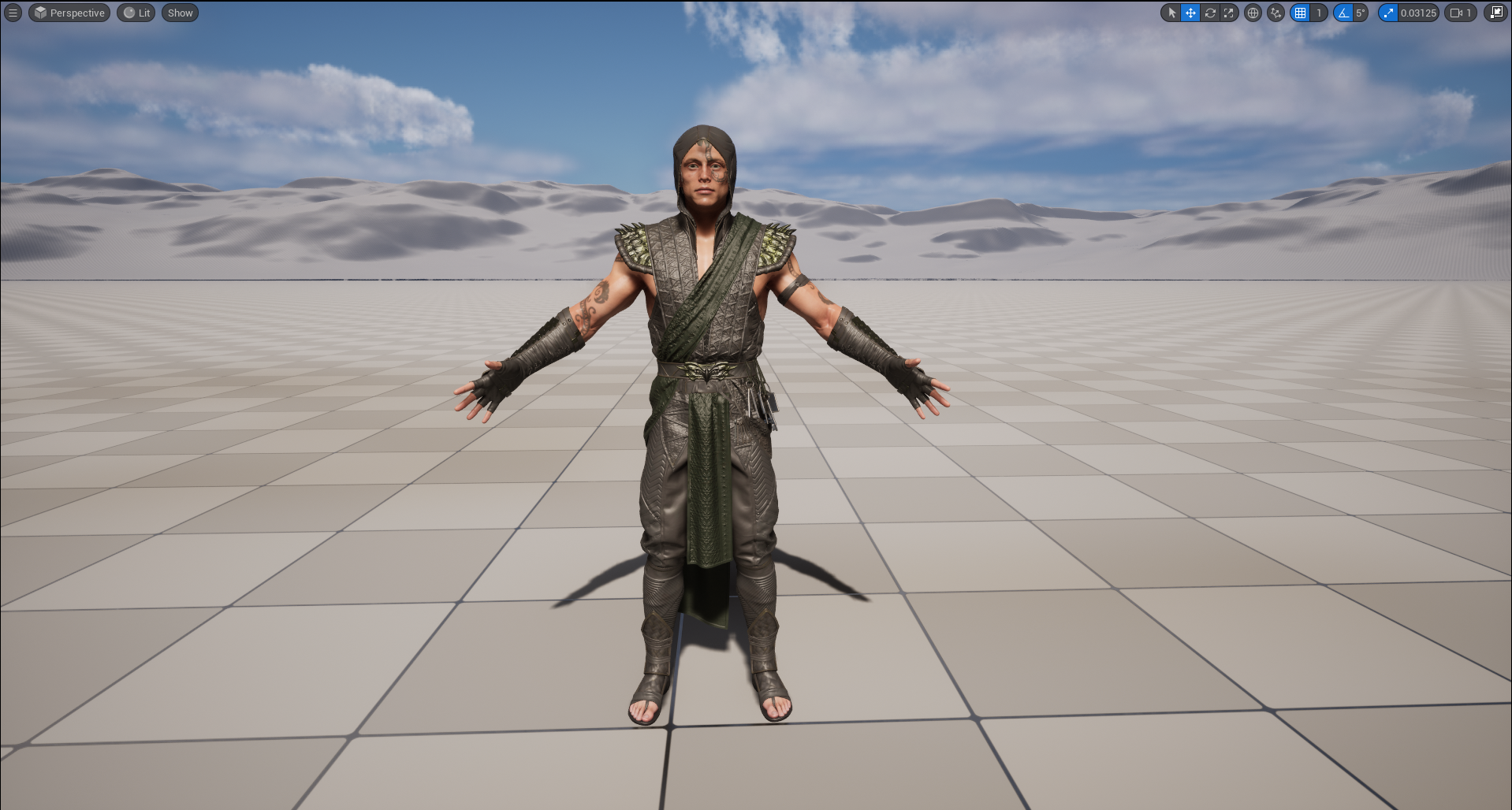Click the viewport maximize icon

[1496, 13]
